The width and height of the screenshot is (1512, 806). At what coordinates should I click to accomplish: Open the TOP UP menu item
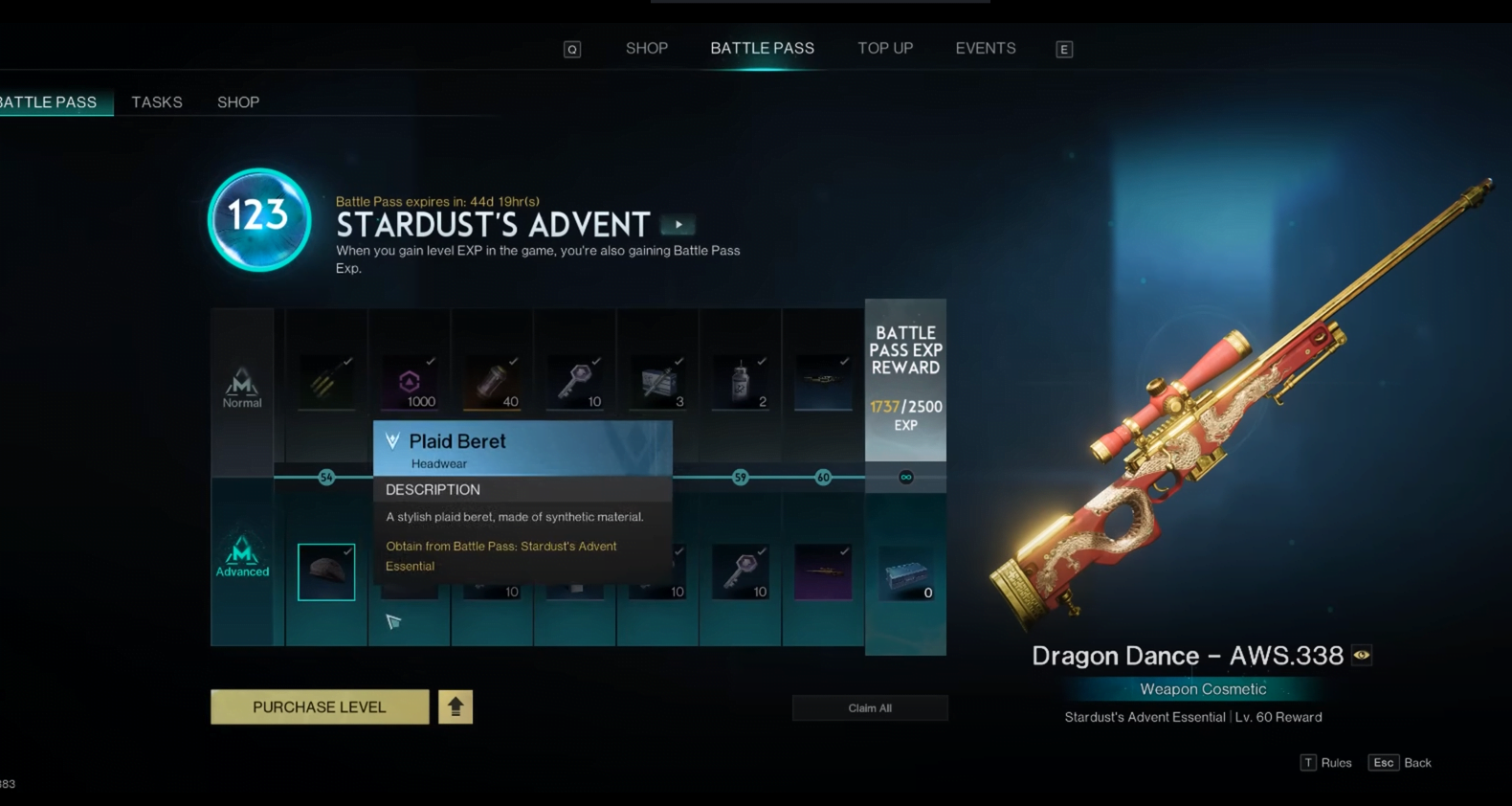(885, 48)
